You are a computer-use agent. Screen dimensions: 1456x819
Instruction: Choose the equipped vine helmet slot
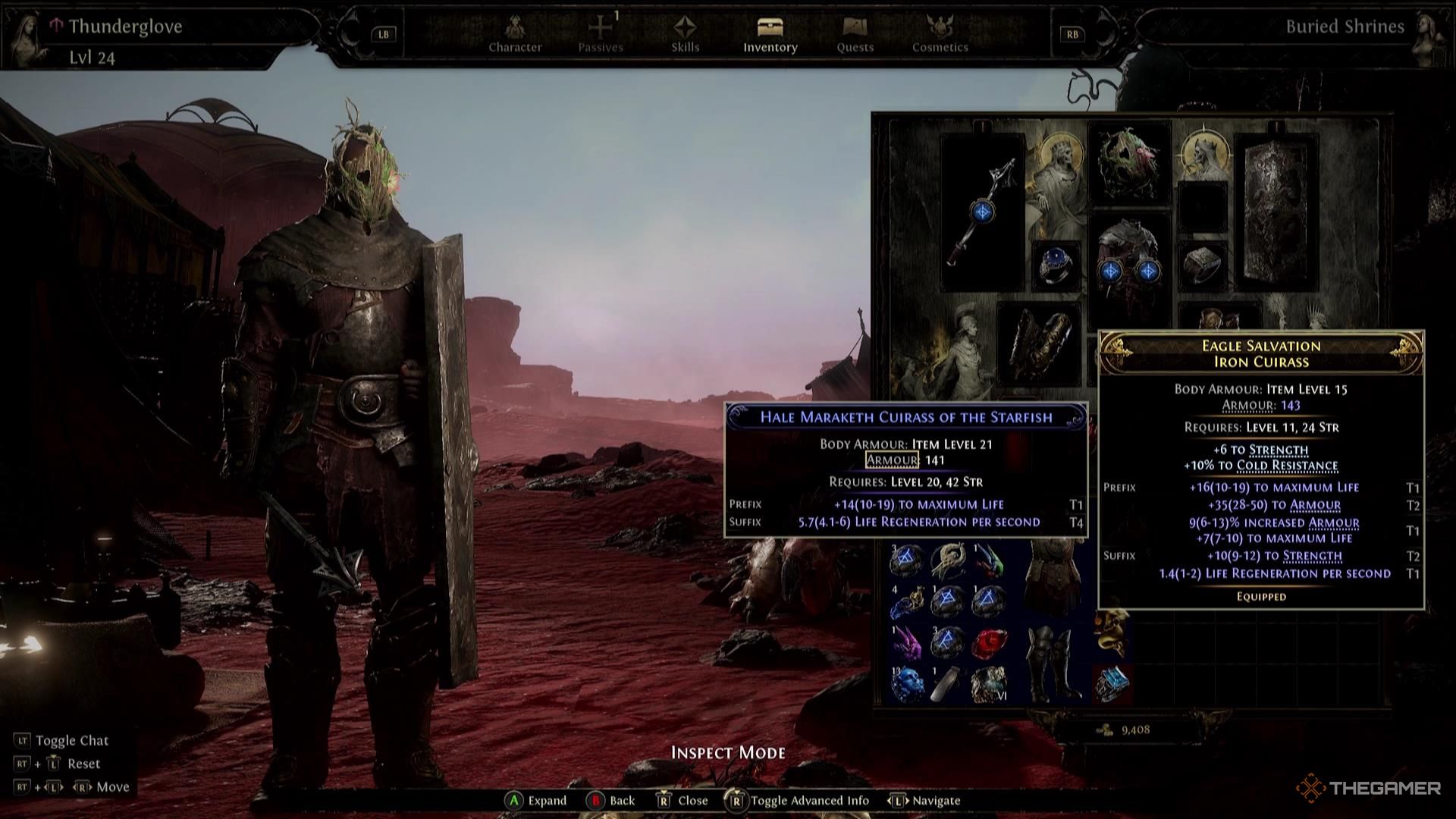point(1129,163)
